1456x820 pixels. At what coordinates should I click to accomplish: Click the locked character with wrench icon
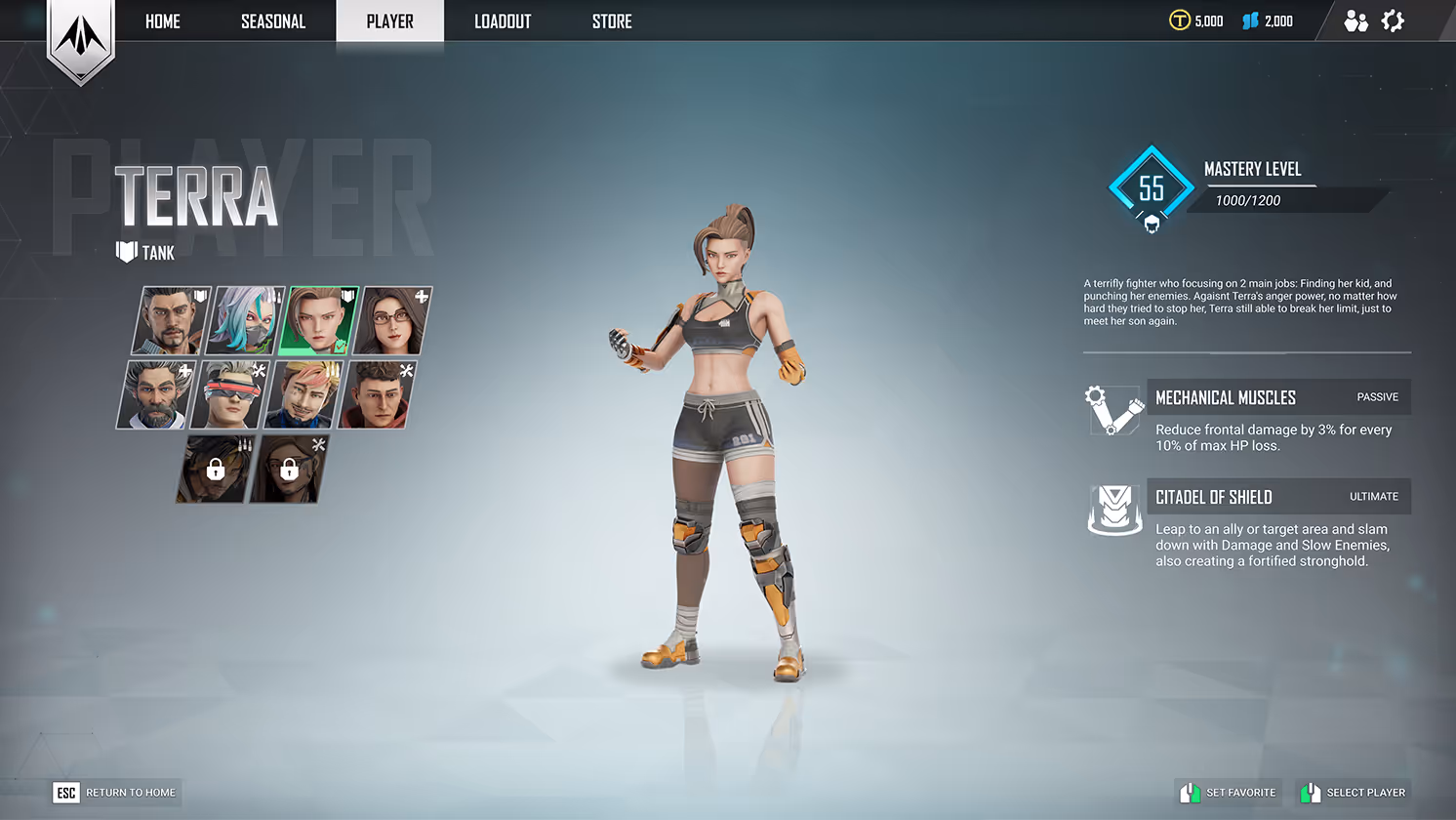pyautogui.click(x=289, y=470)
